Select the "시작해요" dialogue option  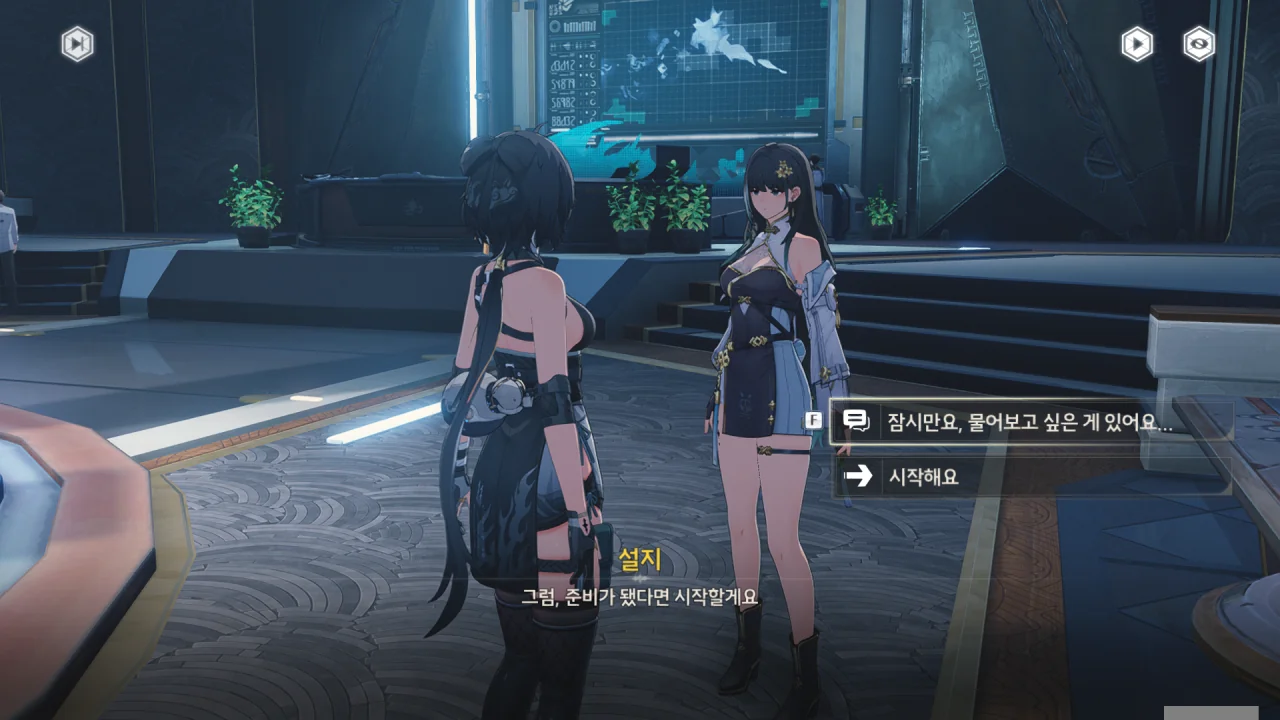[1030, 477]
